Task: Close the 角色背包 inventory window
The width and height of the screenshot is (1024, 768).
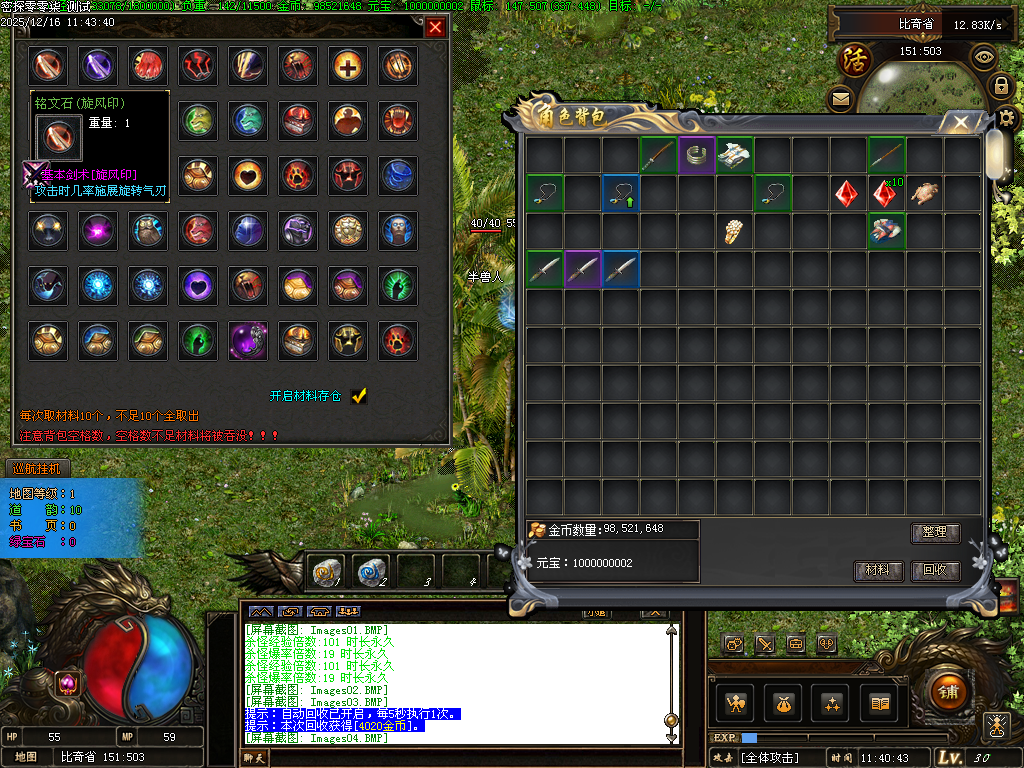Action: pos(961,123)
